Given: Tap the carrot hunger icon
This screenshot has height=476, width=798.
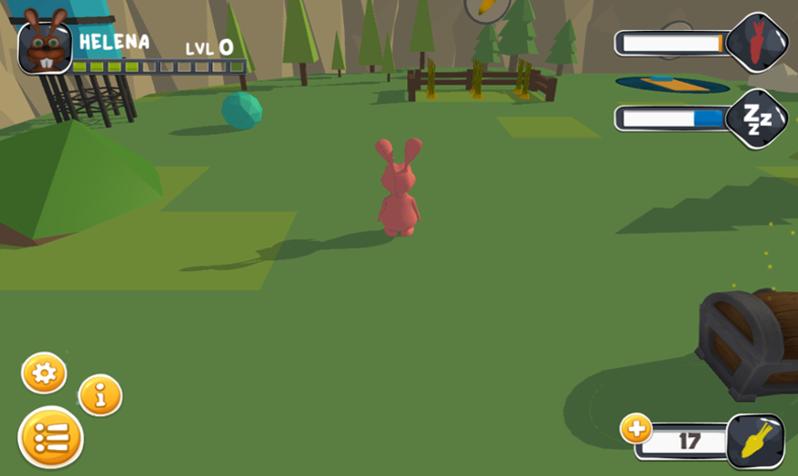Looking at the screenshot, I should [x=758, y=42].
